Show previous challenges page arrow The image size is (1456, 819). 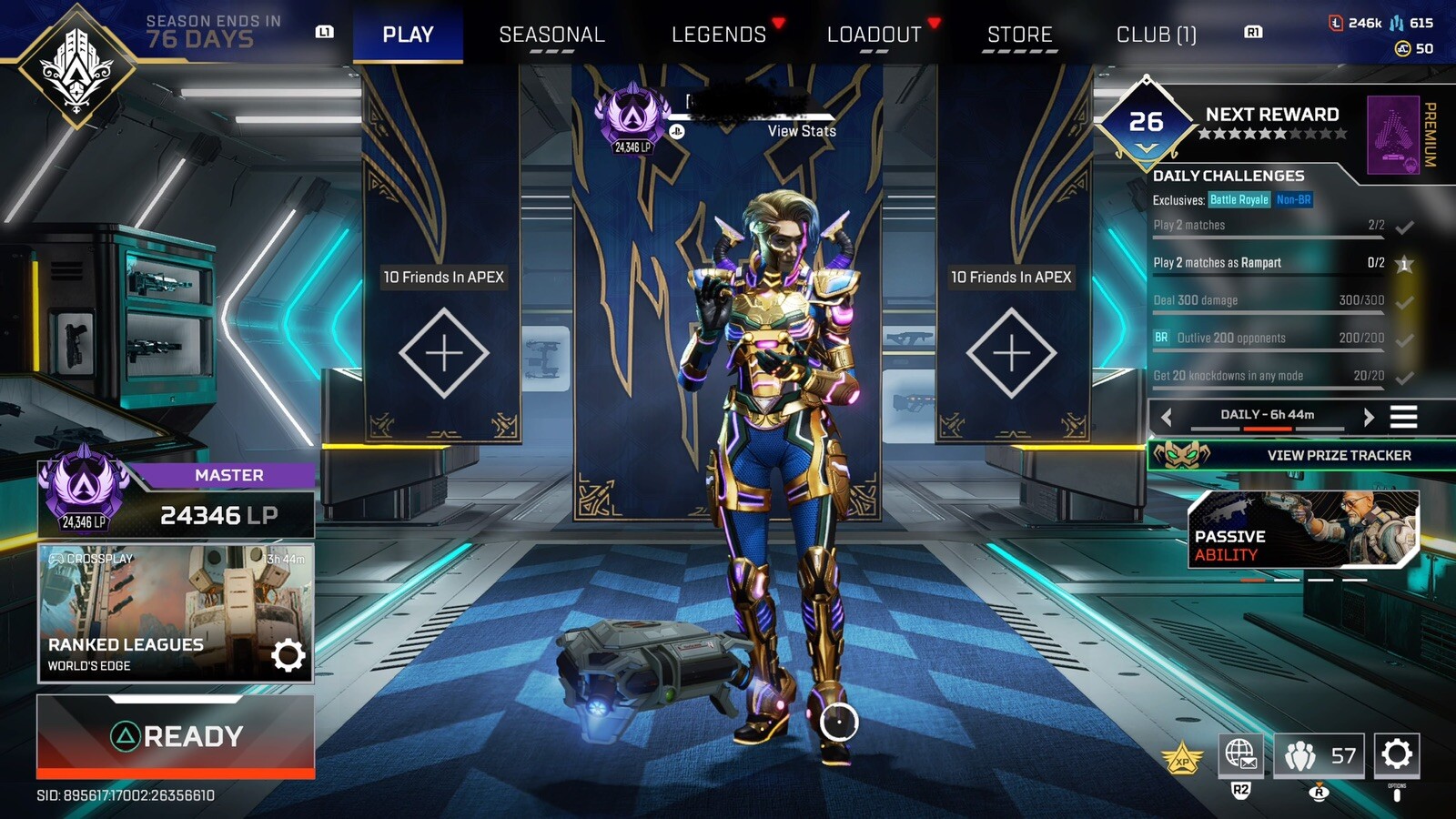point(1167,417)
